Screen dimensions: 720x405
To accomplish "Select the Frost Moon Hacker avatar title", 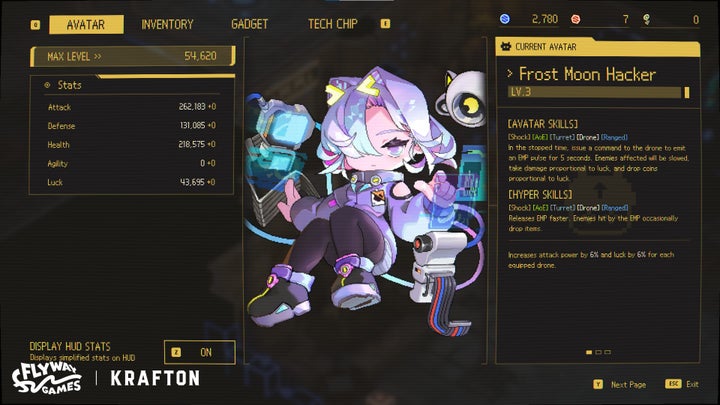I will tap(587, 74).
